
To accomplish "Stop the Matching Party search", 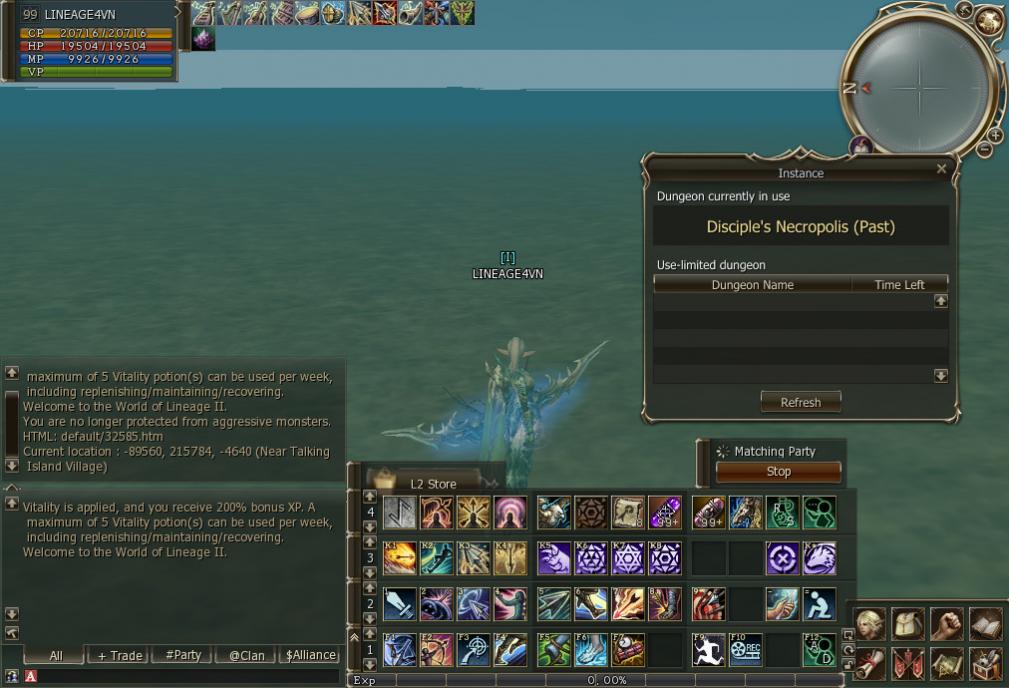I will coord(778,472).
